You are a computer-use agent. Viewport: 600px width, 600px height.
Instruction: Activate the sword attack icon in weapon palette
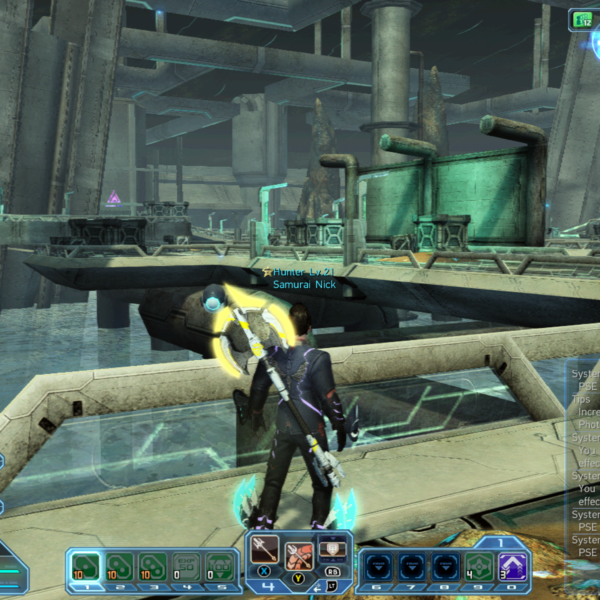(265, 550)
